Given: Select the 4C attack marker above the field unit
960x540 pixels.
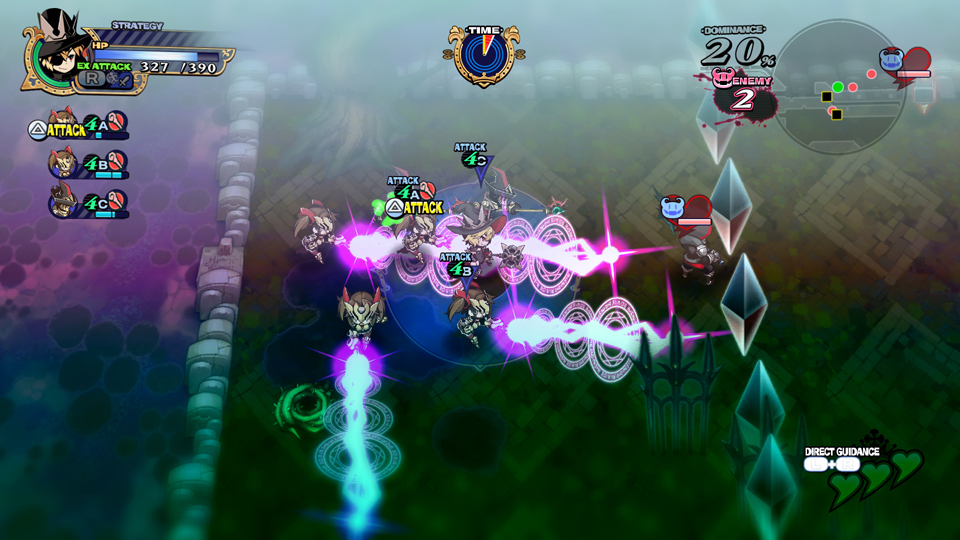Looking at the screenshot, I should [473, 158].
